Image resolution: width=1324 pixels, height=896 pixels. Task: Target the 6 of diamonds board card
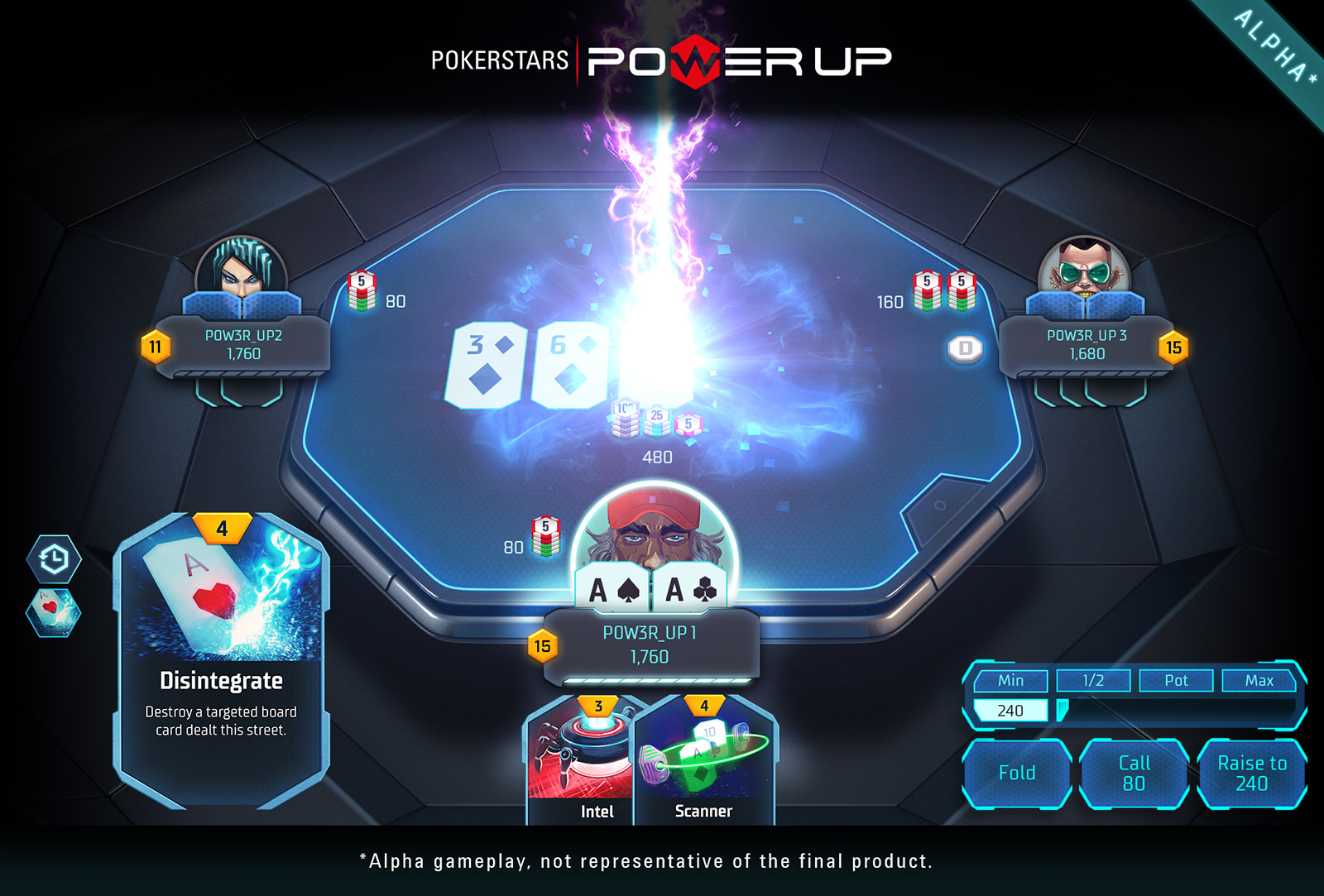click(569, 365)
